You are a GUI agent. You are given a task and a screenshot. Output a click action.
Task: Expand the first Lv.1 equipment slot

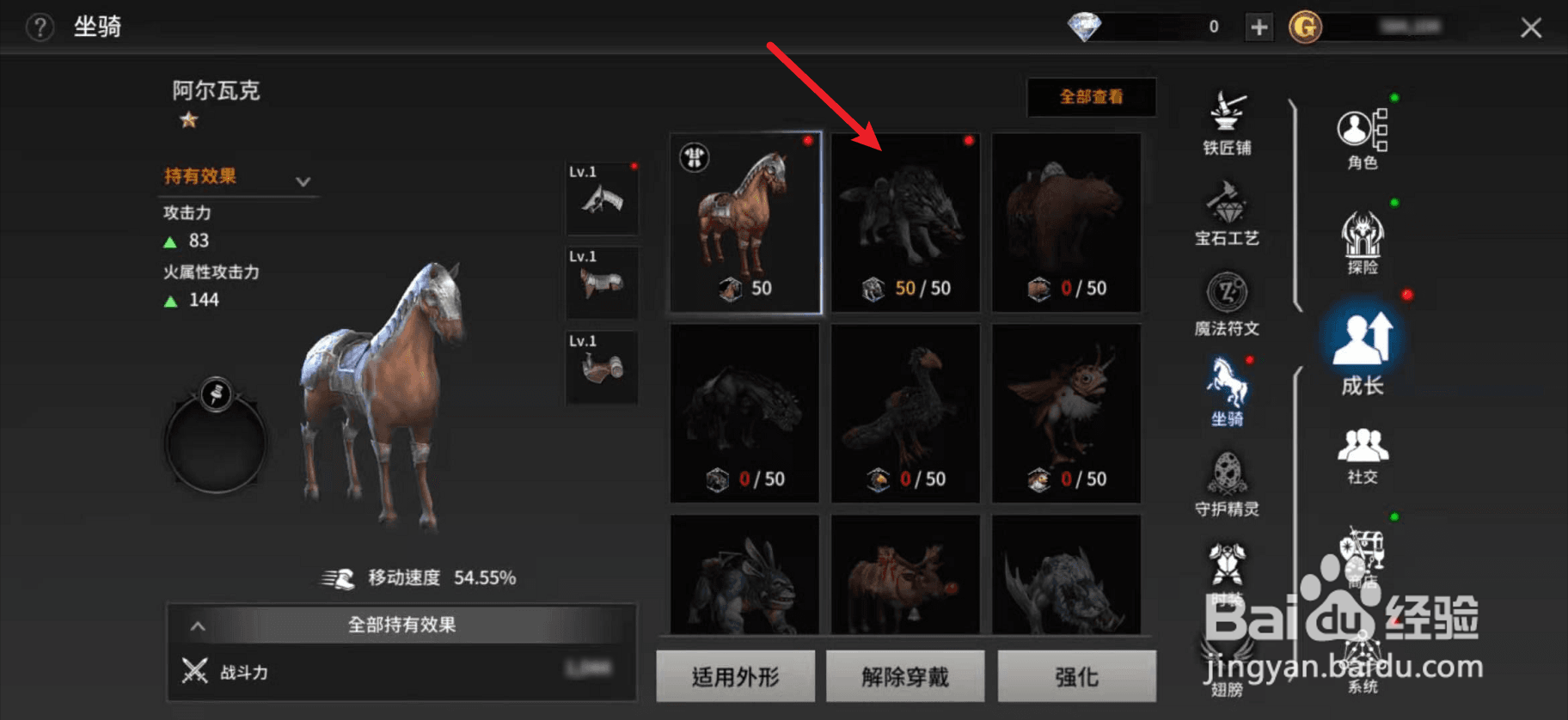tap(601, 198)
